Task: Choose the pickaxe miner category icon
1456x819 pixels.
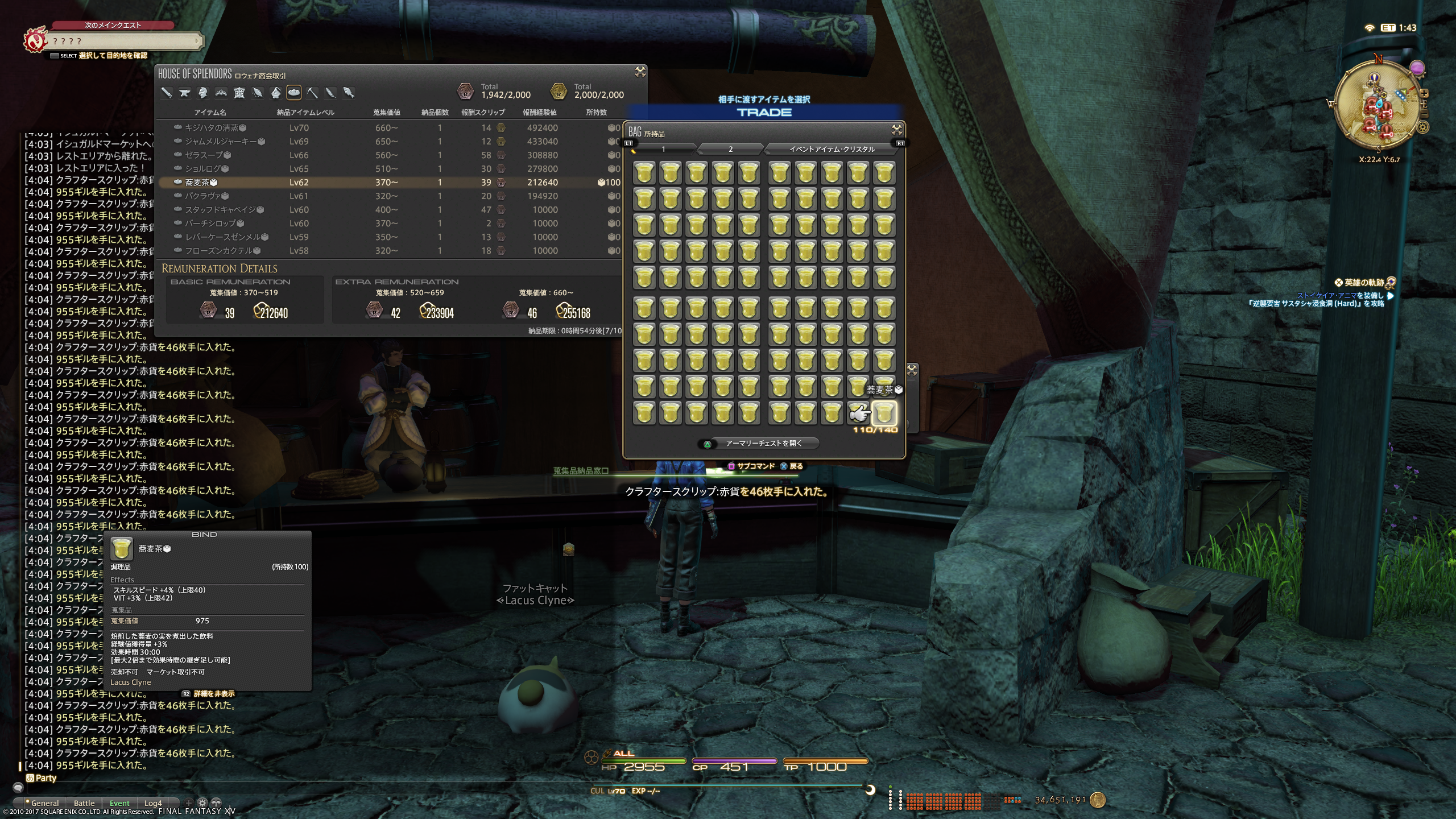Action: click(312, 93)
